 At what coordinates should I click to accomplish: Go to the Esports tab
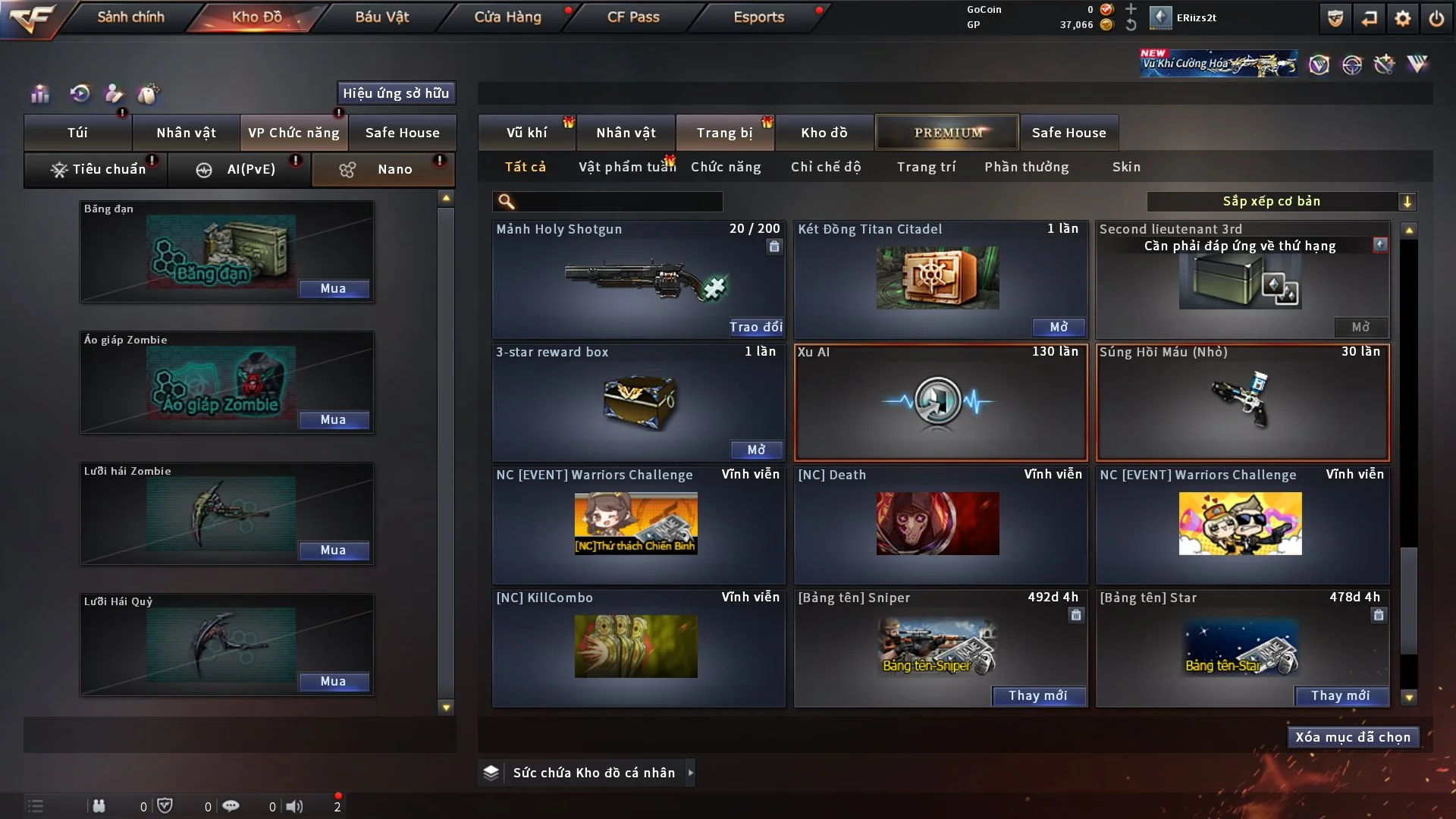pyautogui.click(x=758, y=17)
